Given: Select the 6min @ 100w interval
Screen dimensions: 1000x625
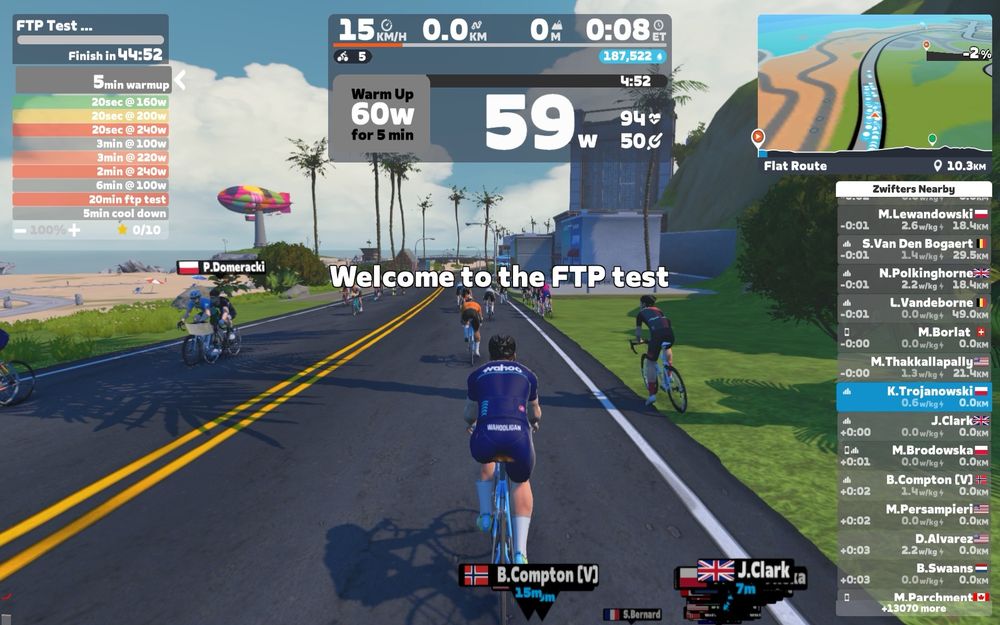Looking at the screenshot, I should (x=91, y=185).
